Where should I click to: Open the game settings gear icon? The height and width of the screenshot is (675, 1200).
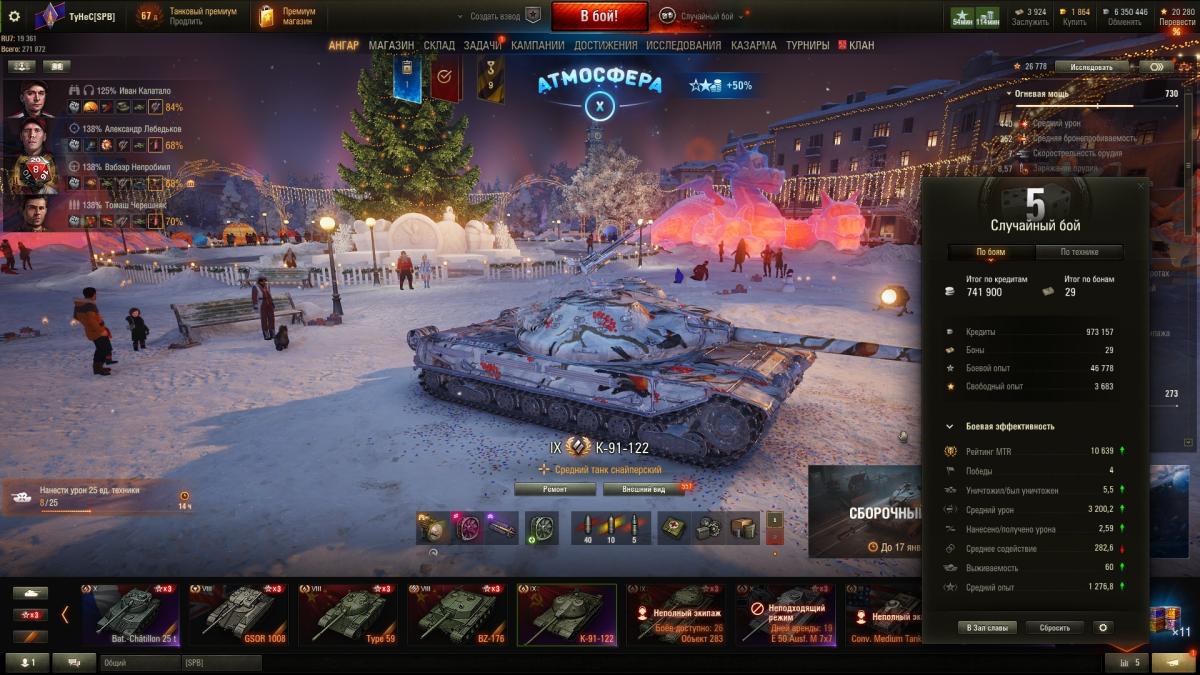pyautogui.click(x=14, y=16)
